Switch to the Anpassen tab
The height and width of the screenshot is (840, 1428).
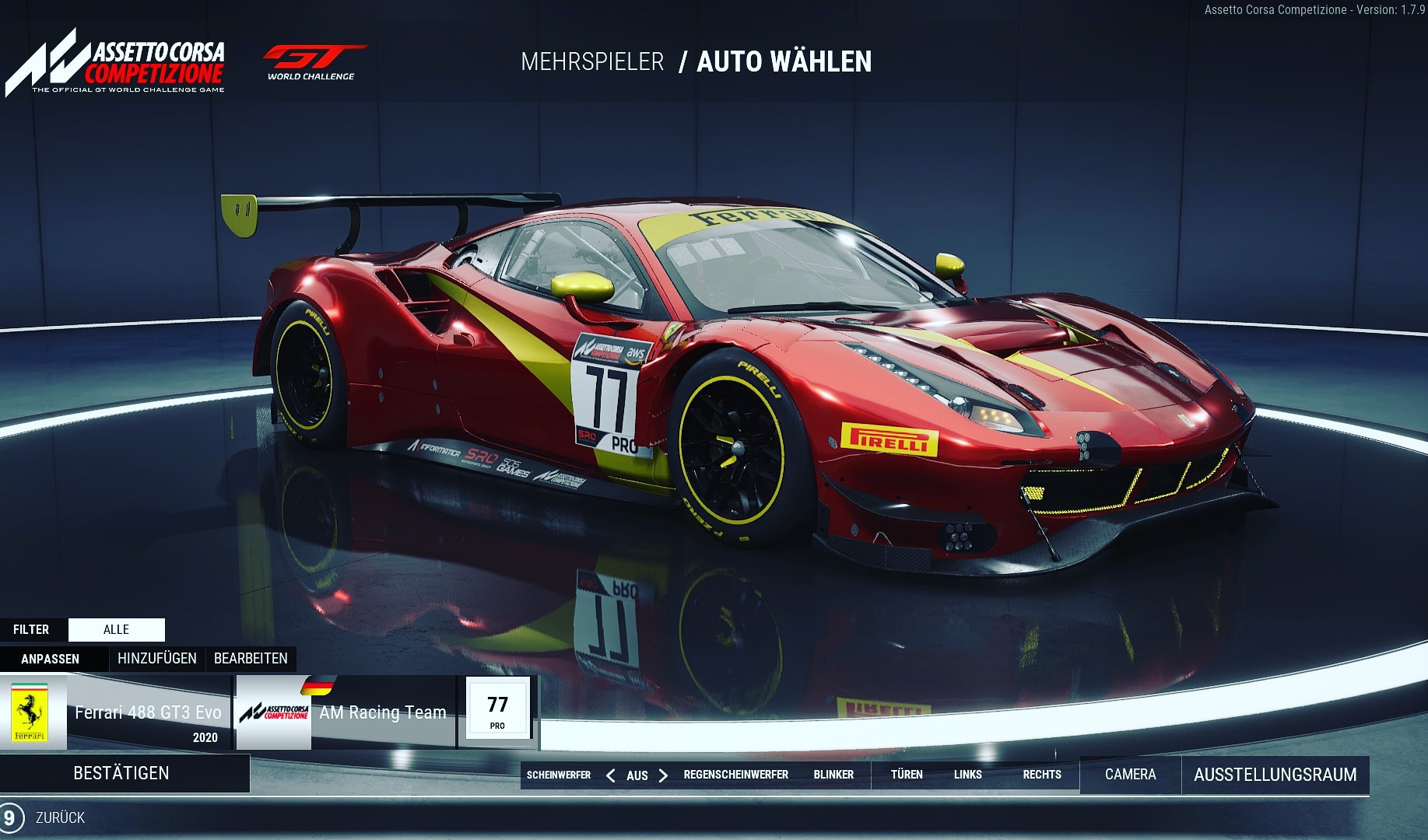51,659
